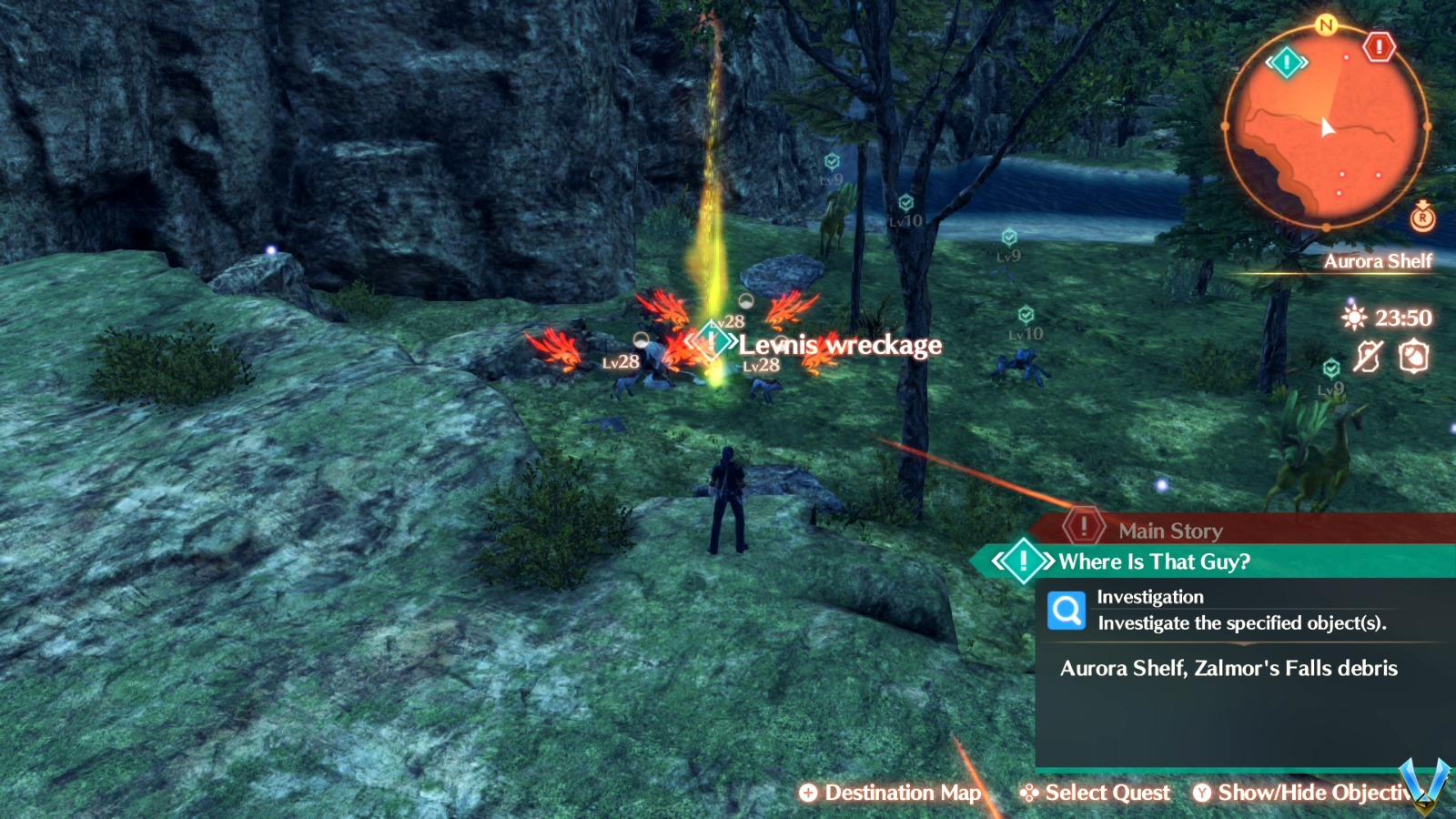Click the teal quest diamond on the minimap
The image size is (1456, 819).
point(1286,64)
